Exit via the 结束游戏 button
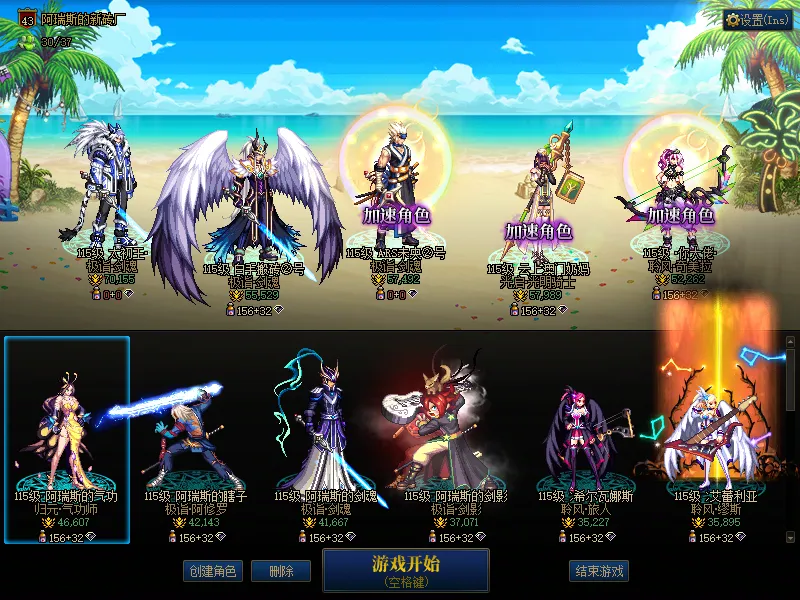Screen dimensions: 800x600 (599, 571)
